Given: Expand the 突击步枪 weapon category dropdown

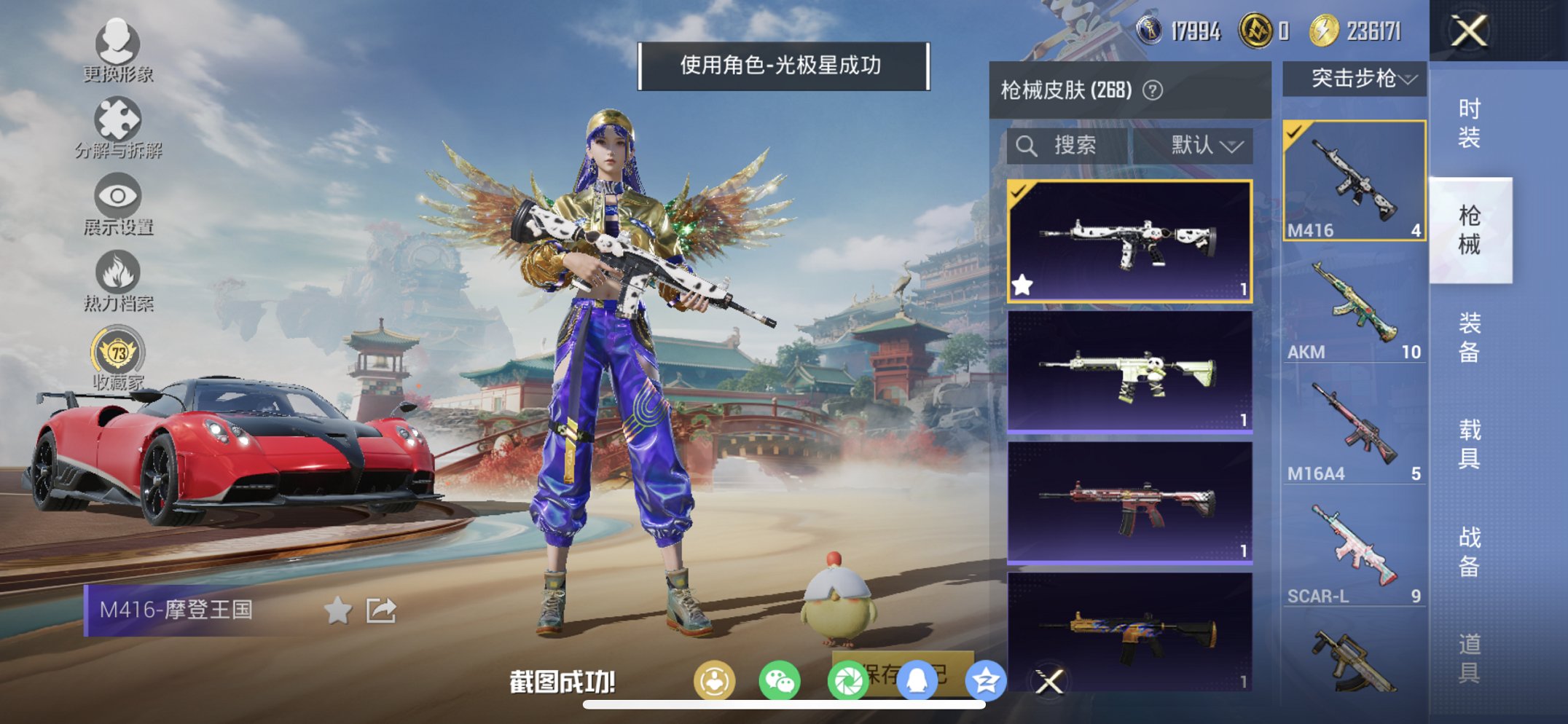Looking at the screenshot, I should pos(1354,80).
